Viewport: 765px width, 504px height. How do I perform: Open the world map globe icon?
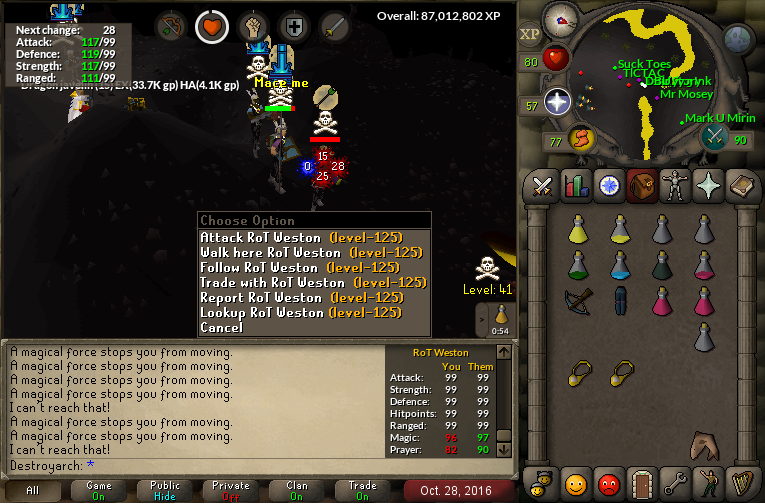[x=737, y=40]
